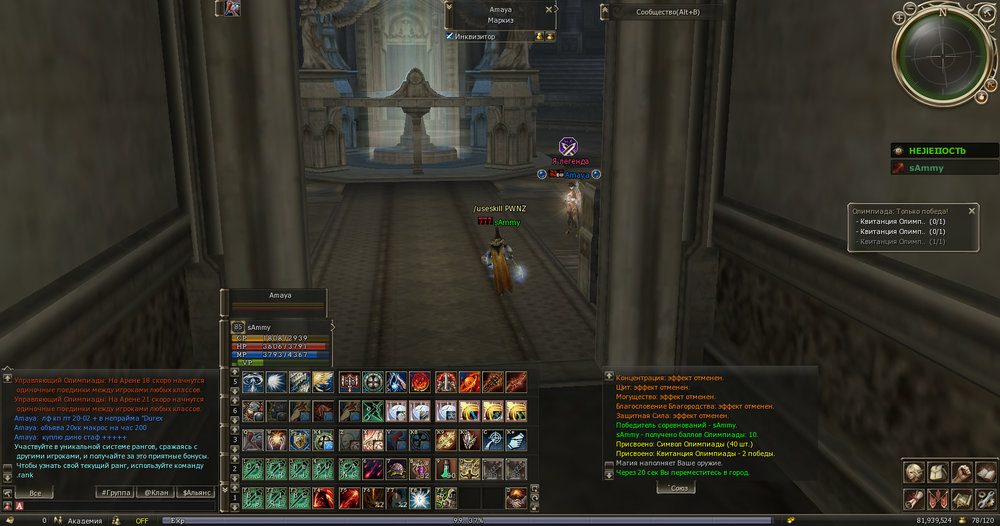Image resolution: width=1000 pixels, height=526 pixels.
Task: Switch chat to the Все tab
Action: click(x=35, y=493)
